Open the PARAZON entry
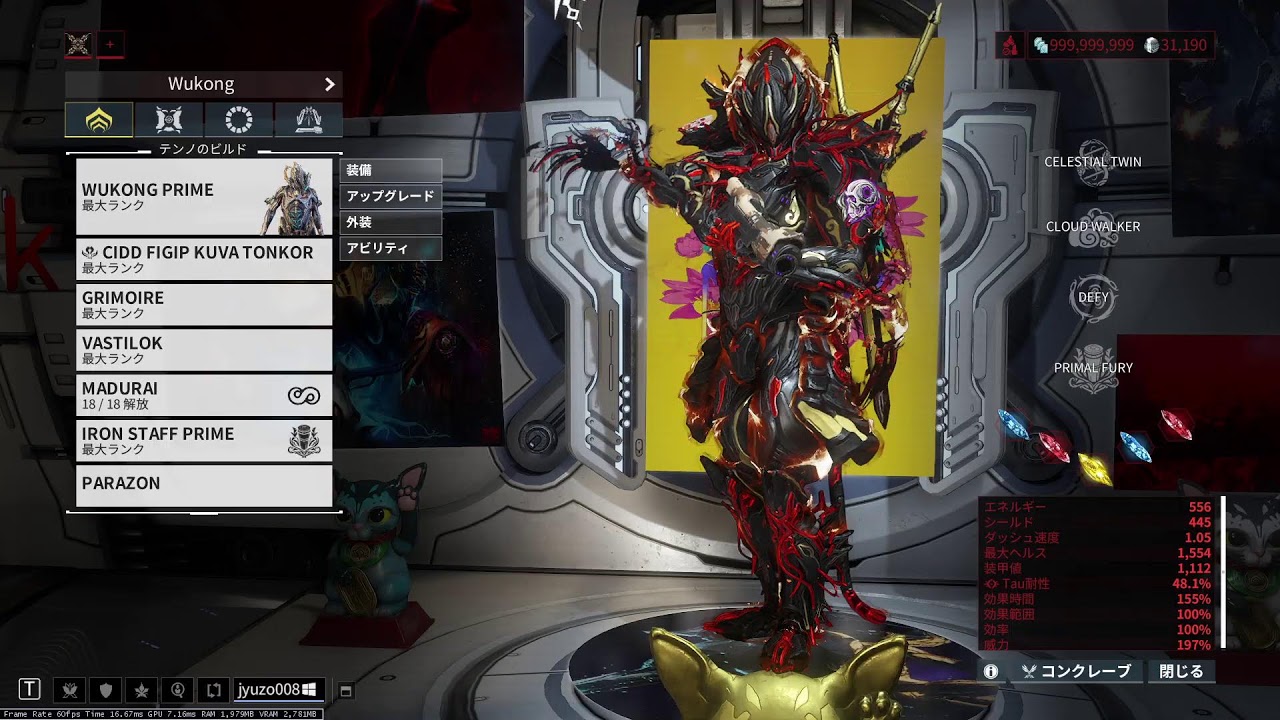The width and height of the screenshot is (1280, 720). click(204, 485)
